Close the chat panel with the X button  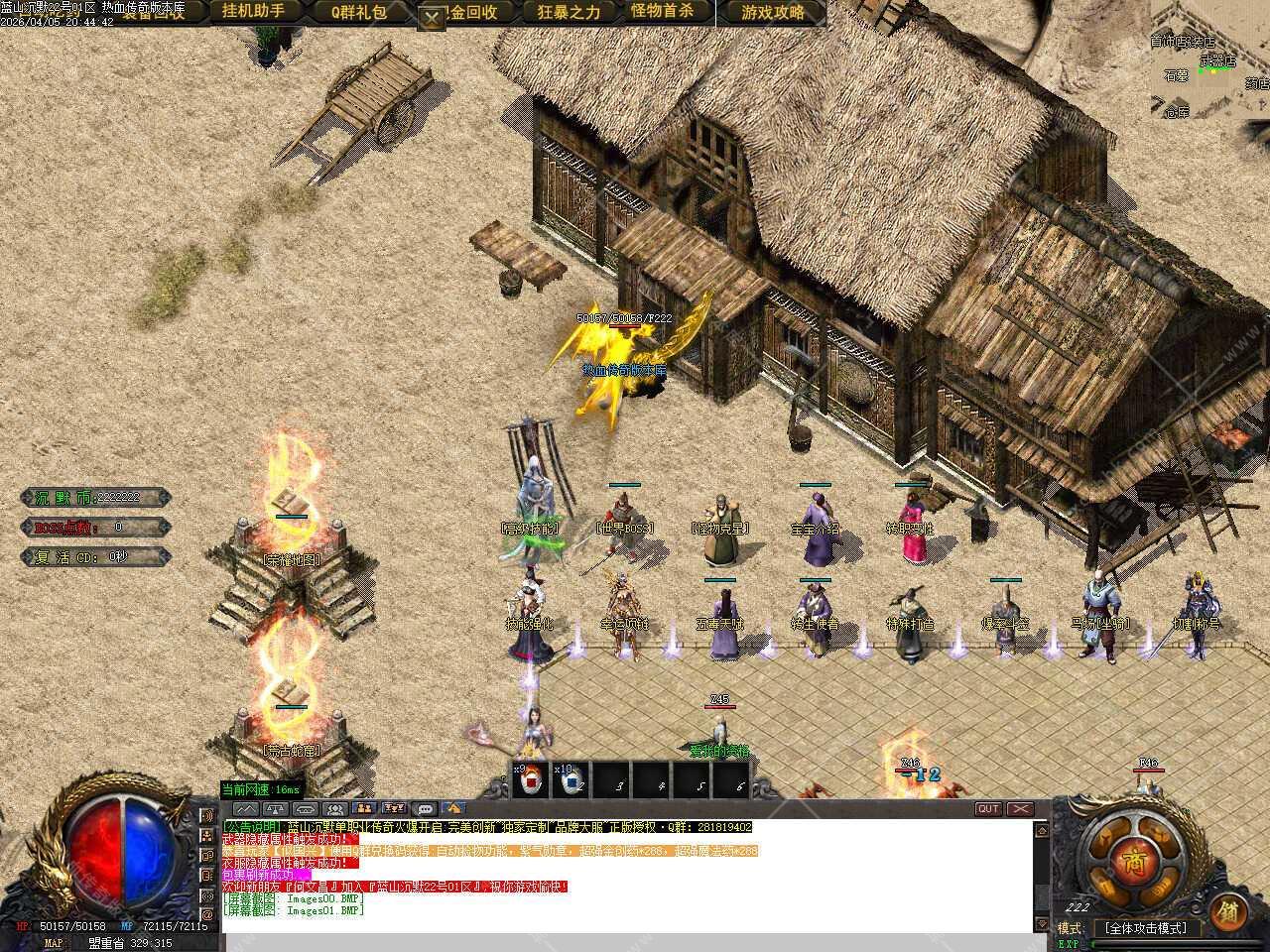(1019, 808)
